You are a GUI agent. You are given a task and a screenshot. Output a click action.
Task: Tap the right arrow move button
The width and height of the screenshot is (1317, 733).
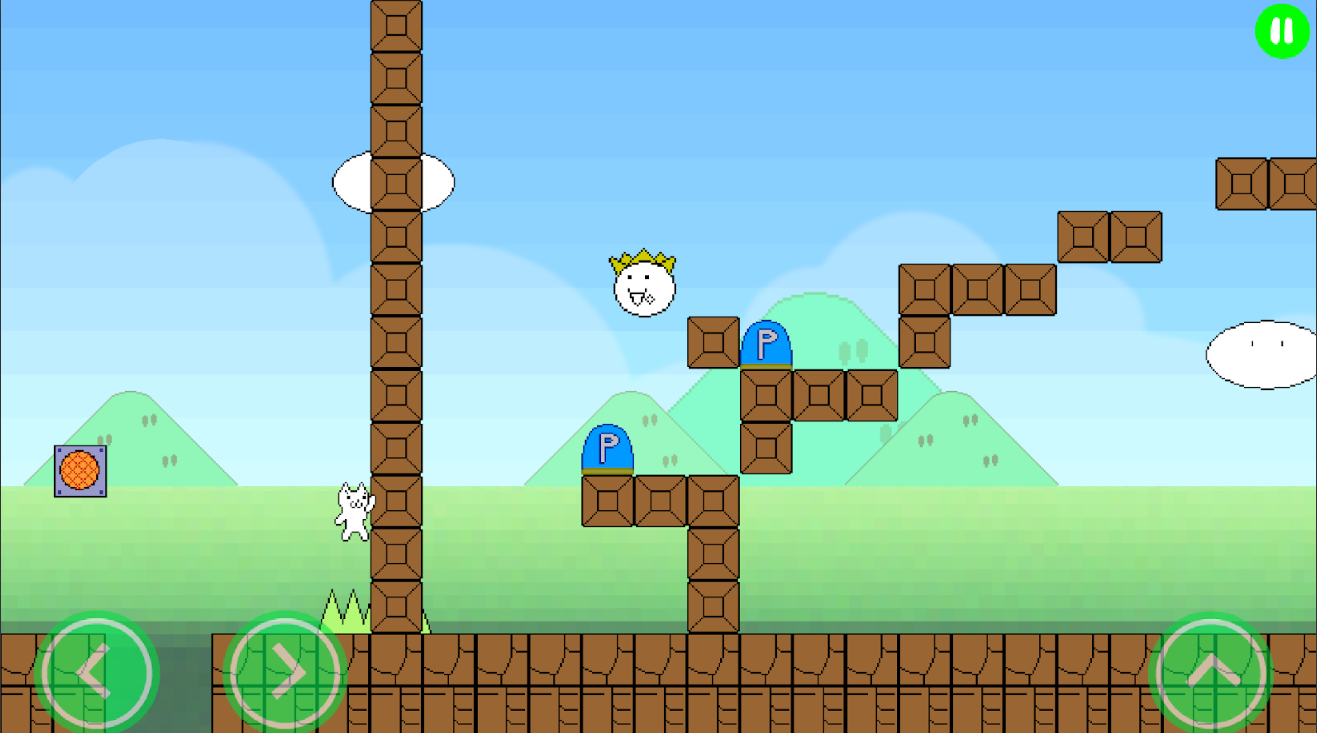point(285,673)
